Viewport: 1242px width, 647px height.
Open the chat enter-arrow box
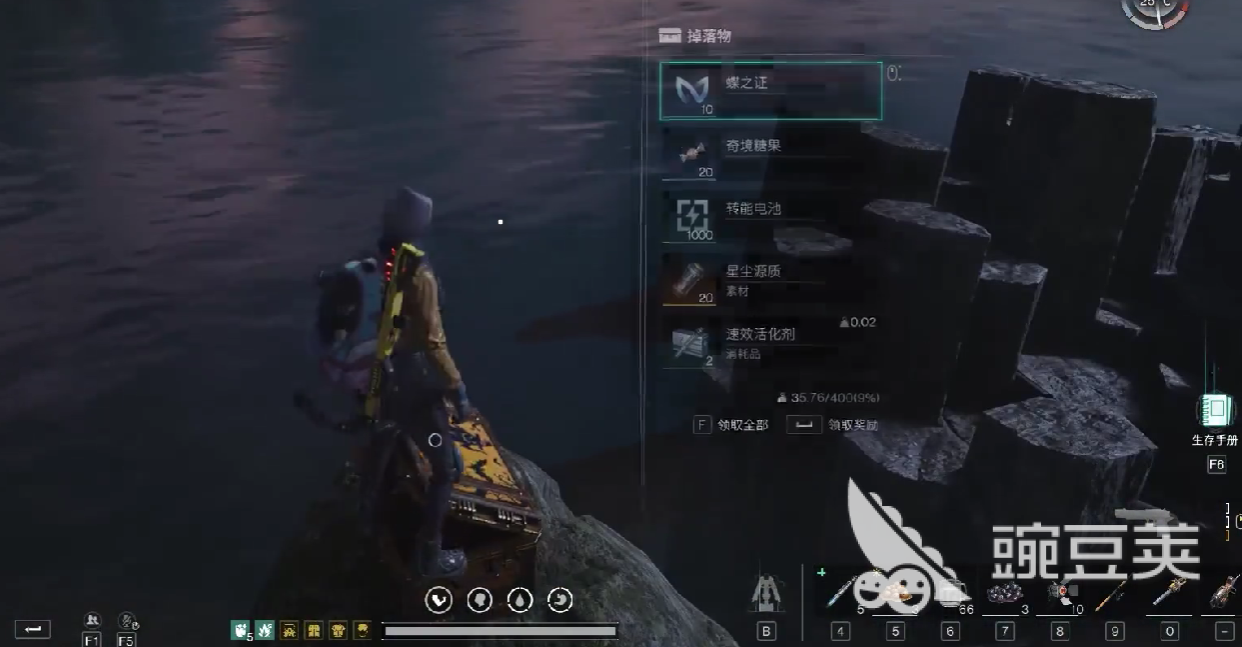pos(32,629)
